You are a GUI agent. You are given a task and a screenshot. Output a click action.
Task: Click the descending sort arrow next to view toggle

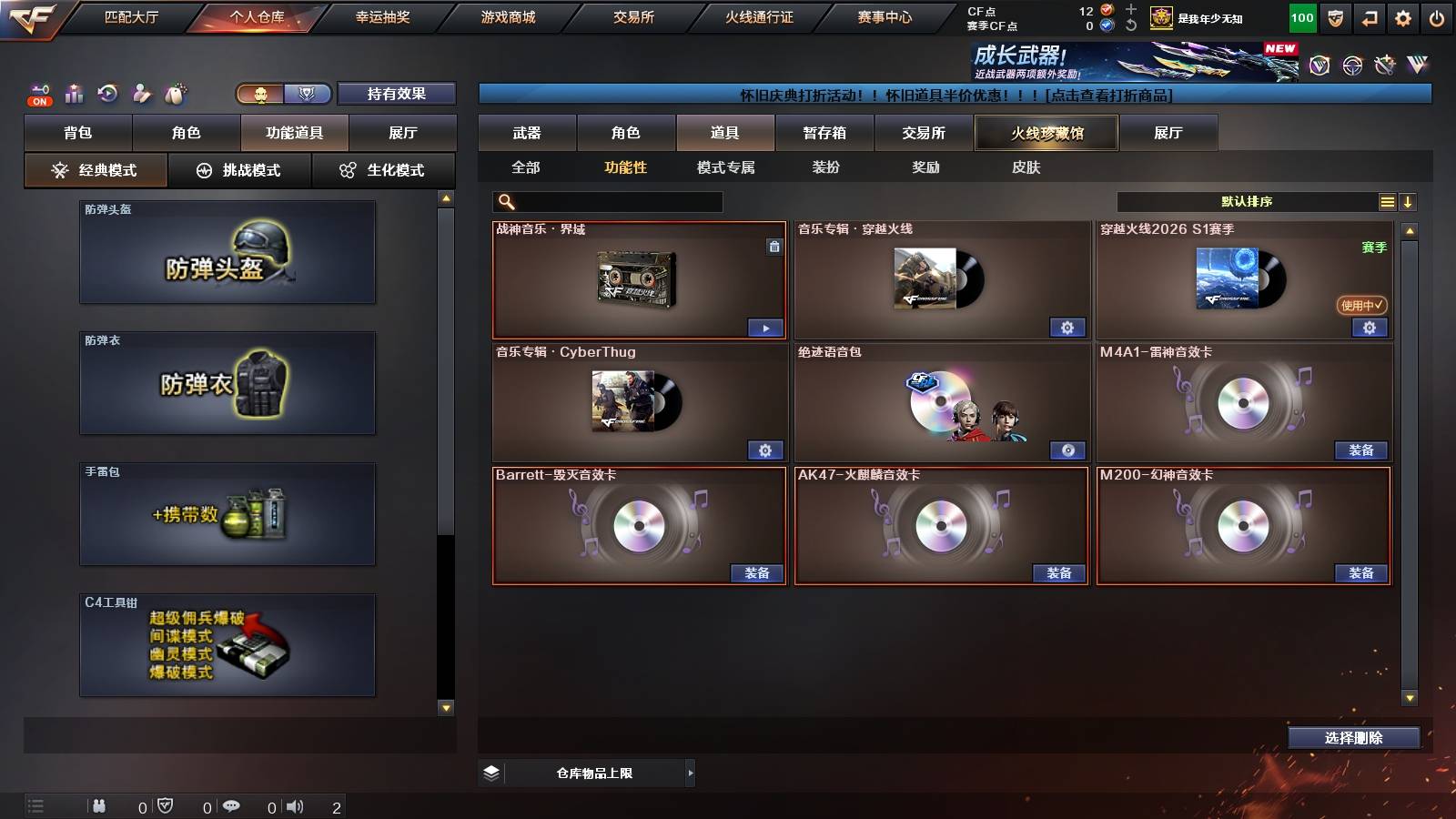(1409, 199)
